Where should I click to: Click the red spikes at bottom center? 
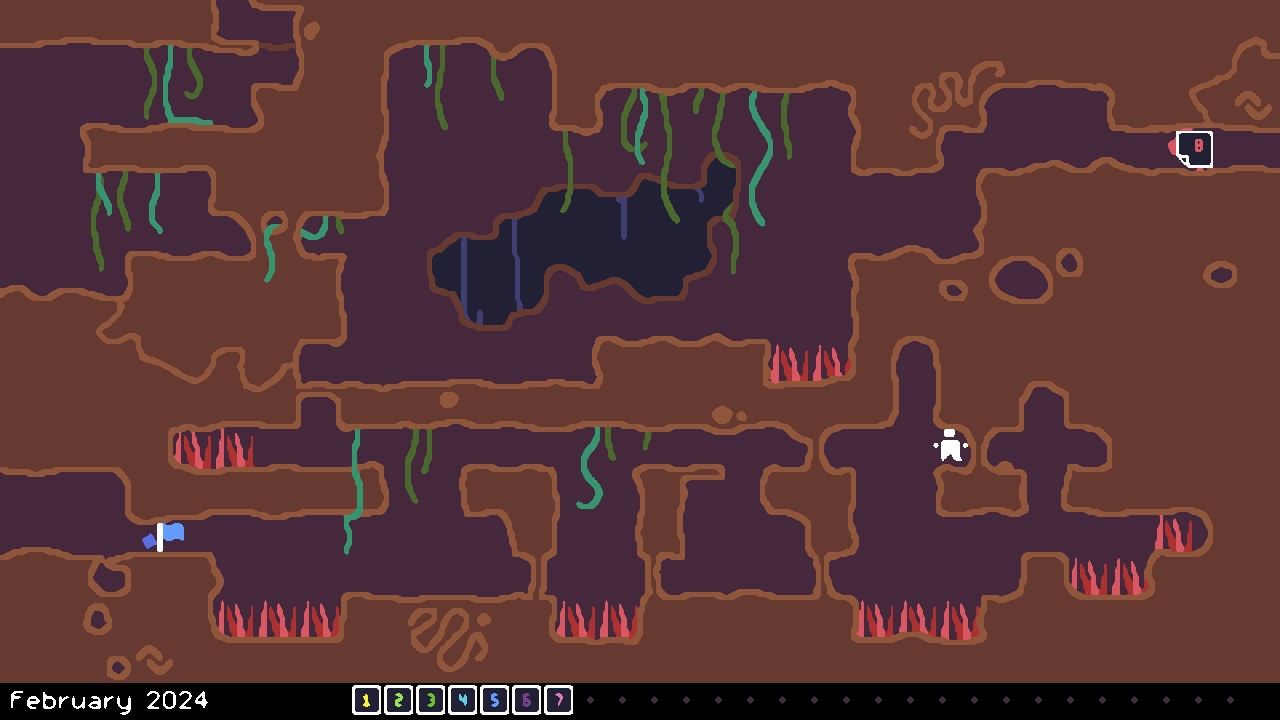point(597,620)
